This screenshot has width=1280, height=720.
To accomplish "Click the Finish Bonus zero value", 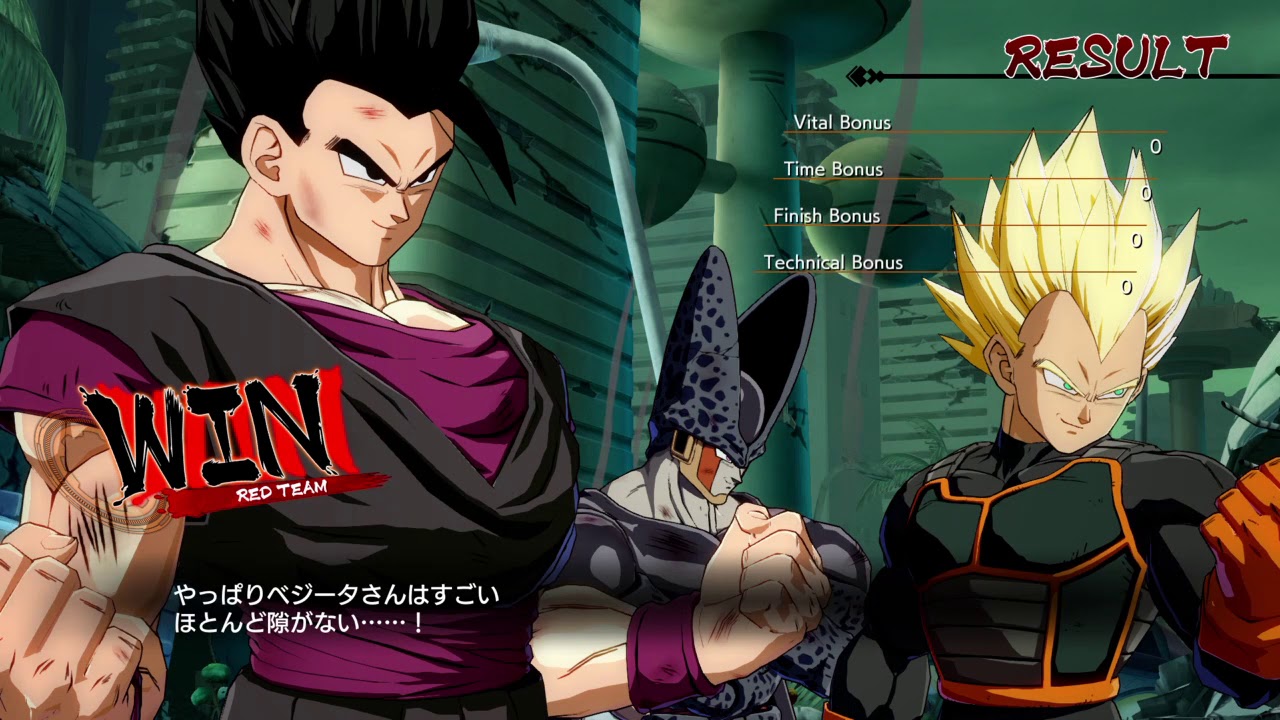I will point(1135,239).
